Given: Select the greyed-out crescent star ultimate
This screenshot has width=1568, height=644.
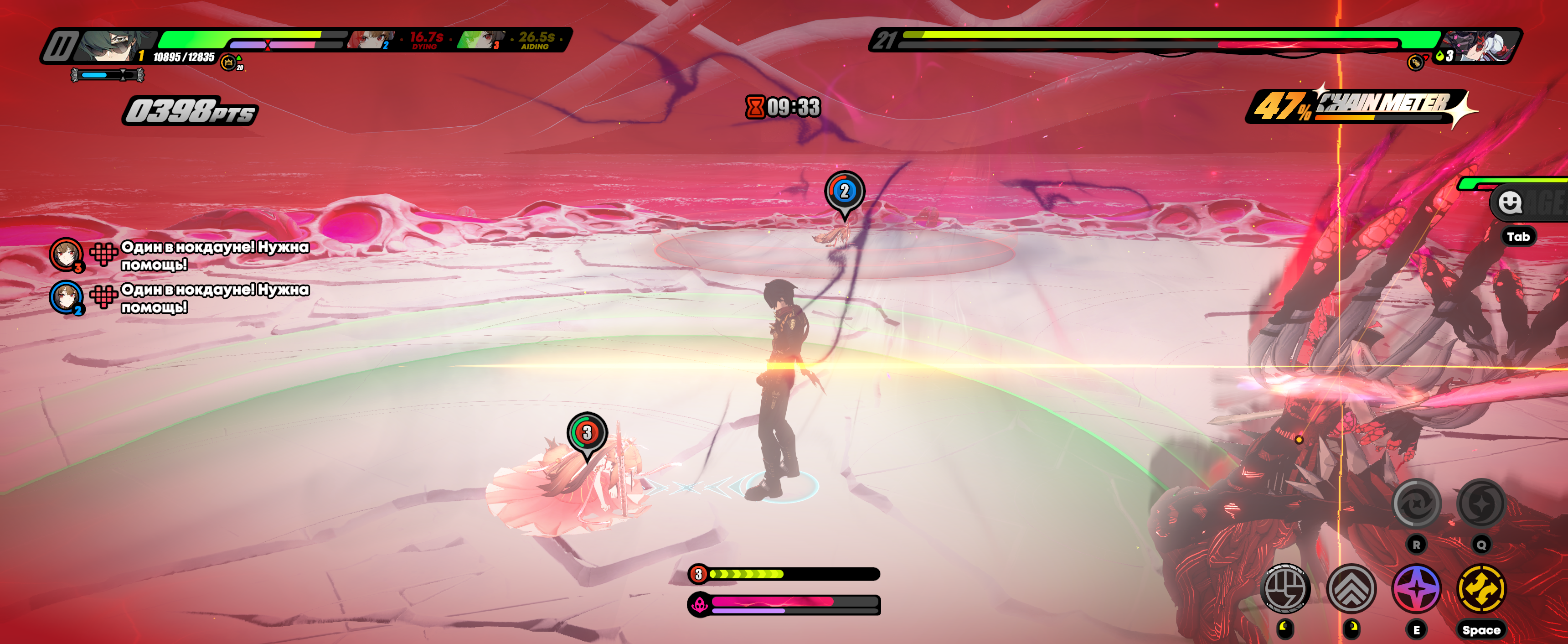Looking at the screenshot, I should [x=1480, y=503].
